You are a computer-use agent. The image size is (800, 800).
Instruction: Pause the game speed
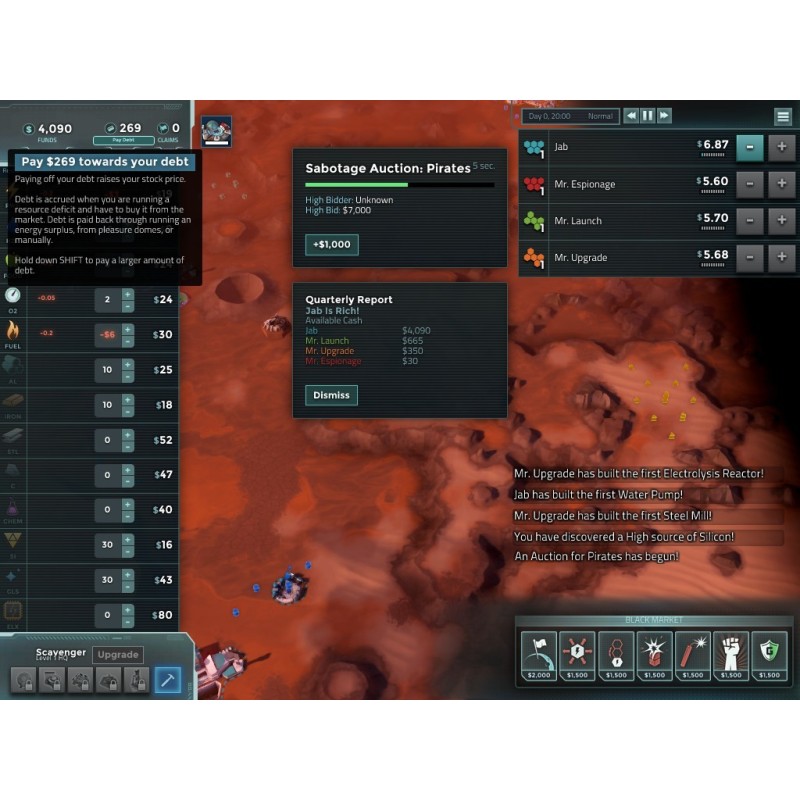tap(648, 116)
